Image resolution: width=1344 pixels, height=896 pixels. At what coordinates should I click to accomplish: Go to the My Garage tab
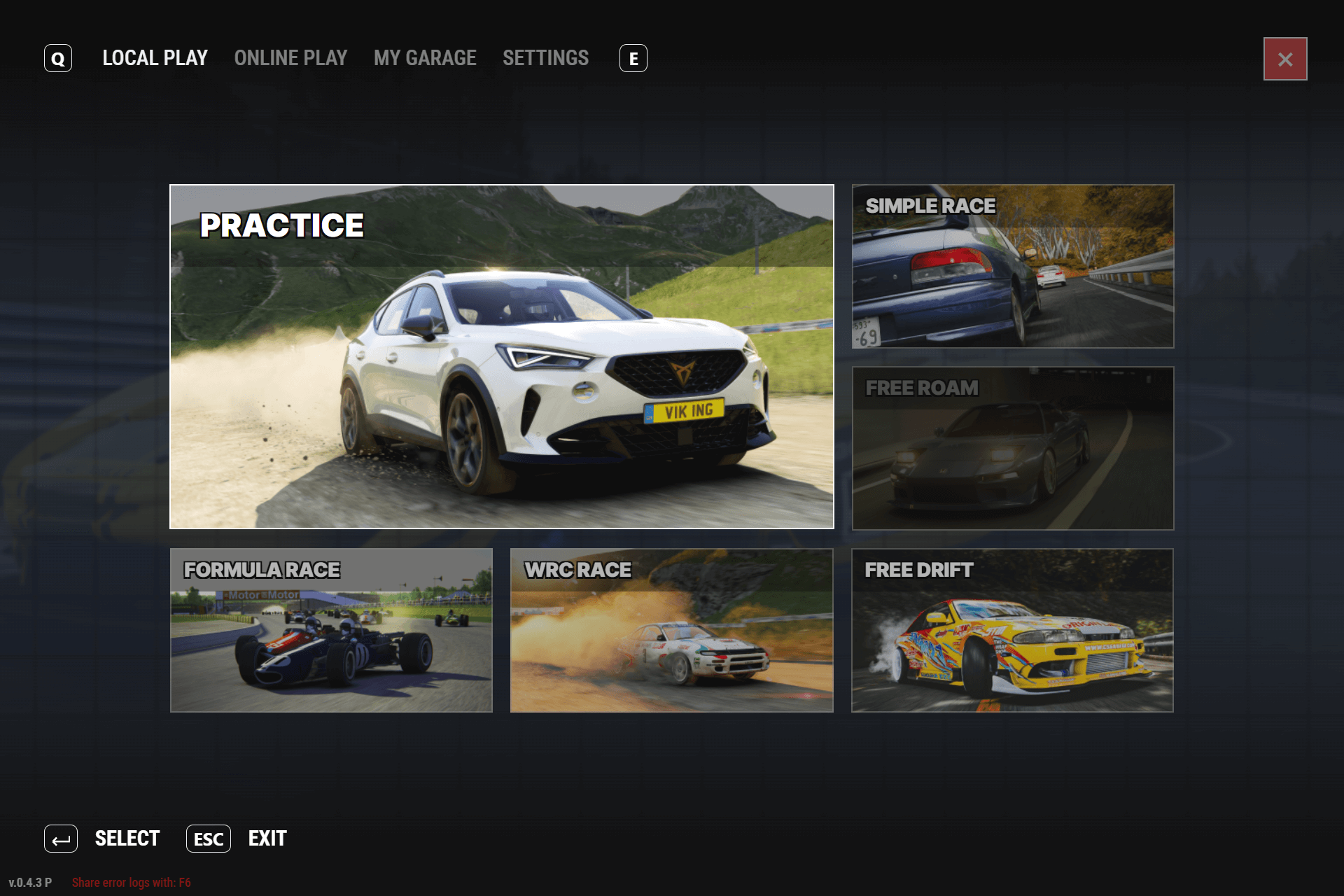(x=425, y=58)
